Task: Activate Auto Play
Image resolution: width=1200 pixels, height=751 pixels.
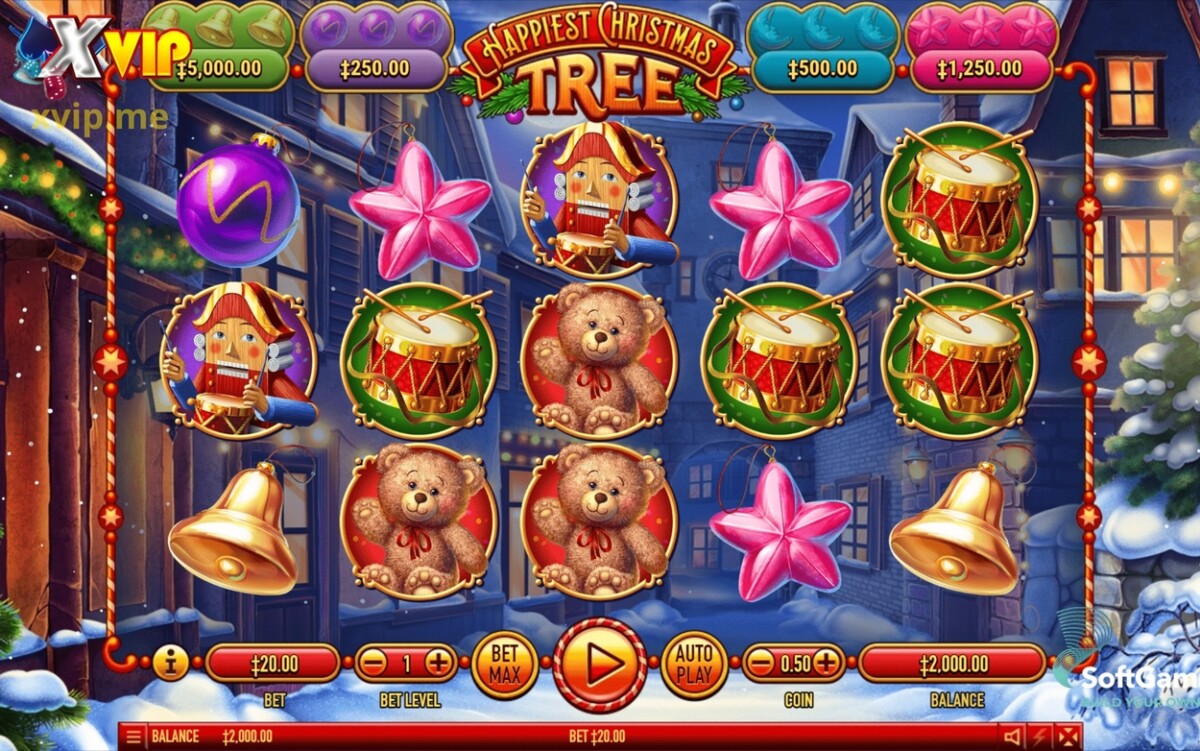Action: tap(694, 664)
